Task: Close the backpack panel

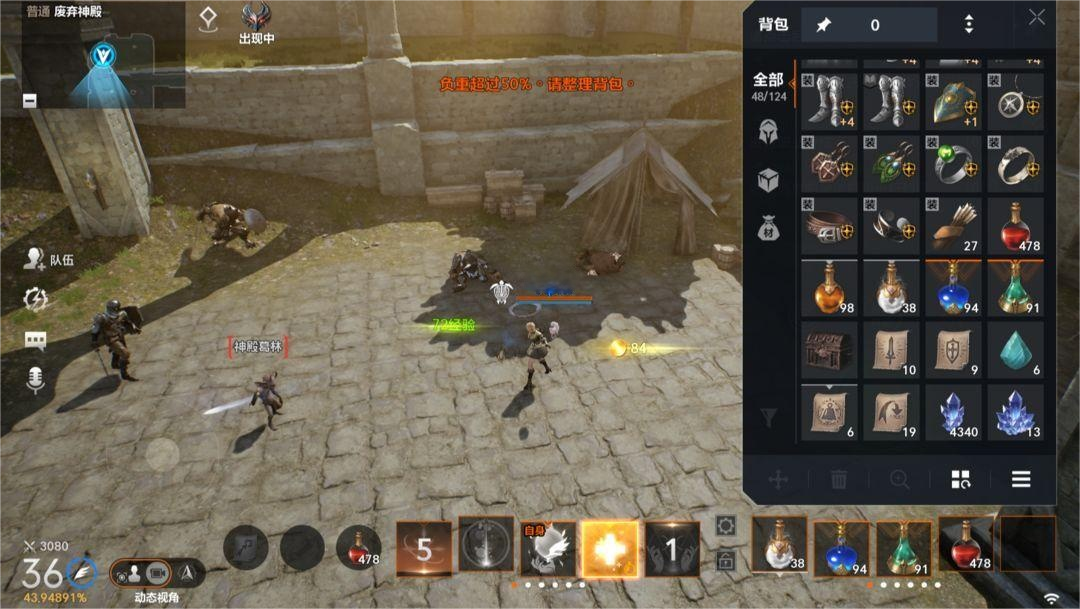Action: (1037, 17)
